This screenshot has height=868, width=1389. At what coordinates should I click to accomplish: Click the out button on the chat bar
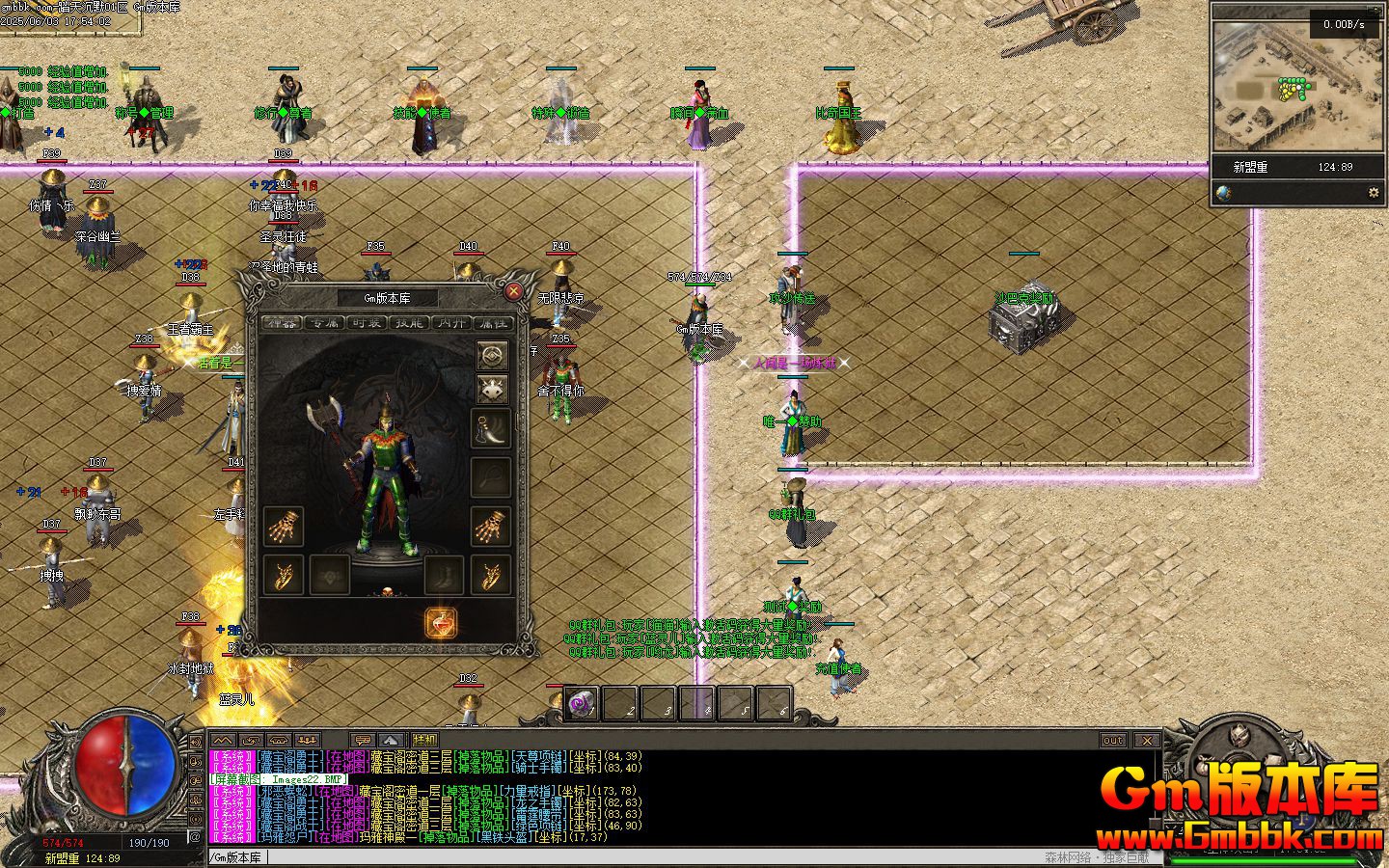1113,740
